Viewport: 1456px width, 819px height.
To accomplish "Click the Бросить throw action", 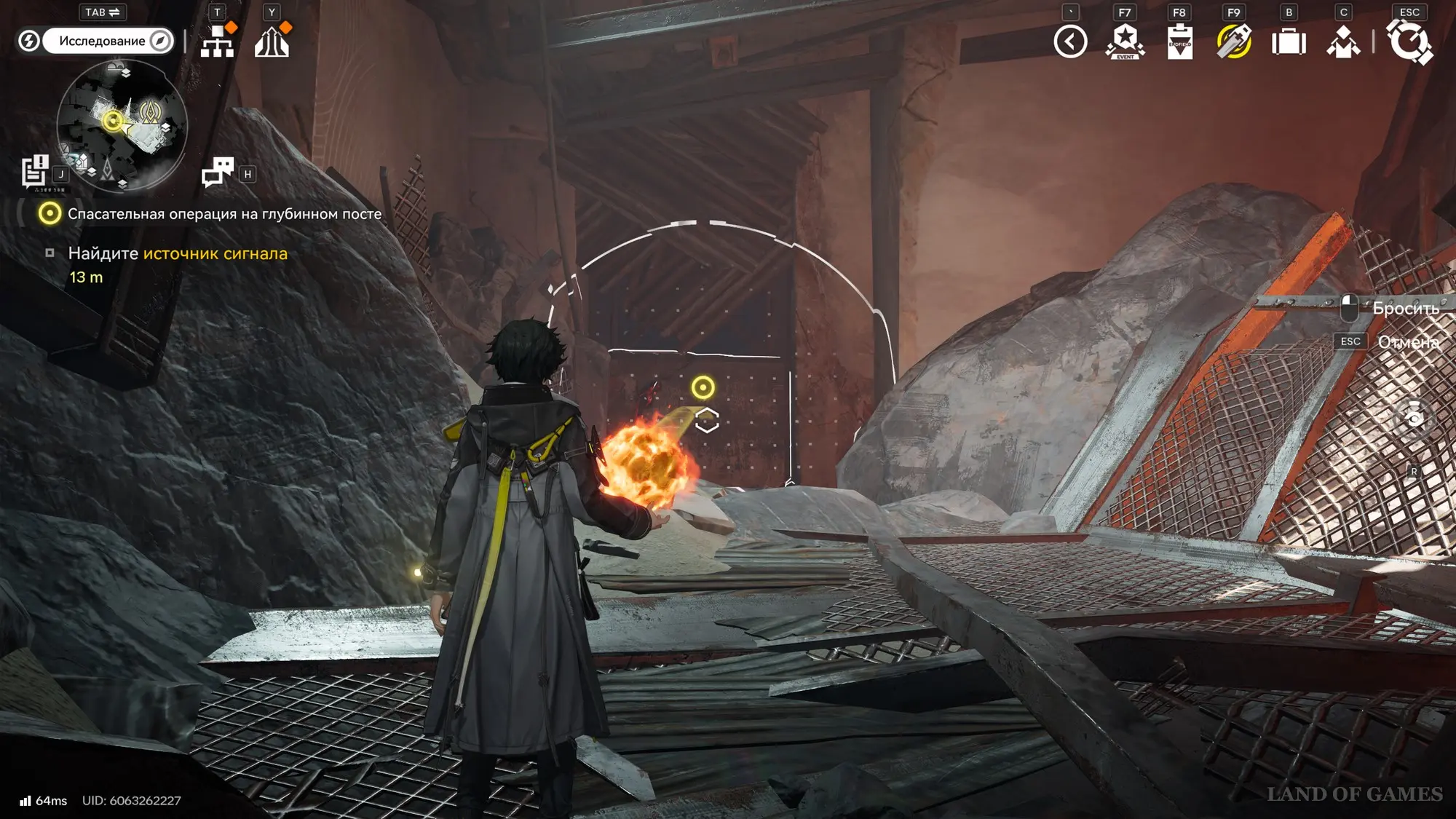I will [x=1405, y=309].
